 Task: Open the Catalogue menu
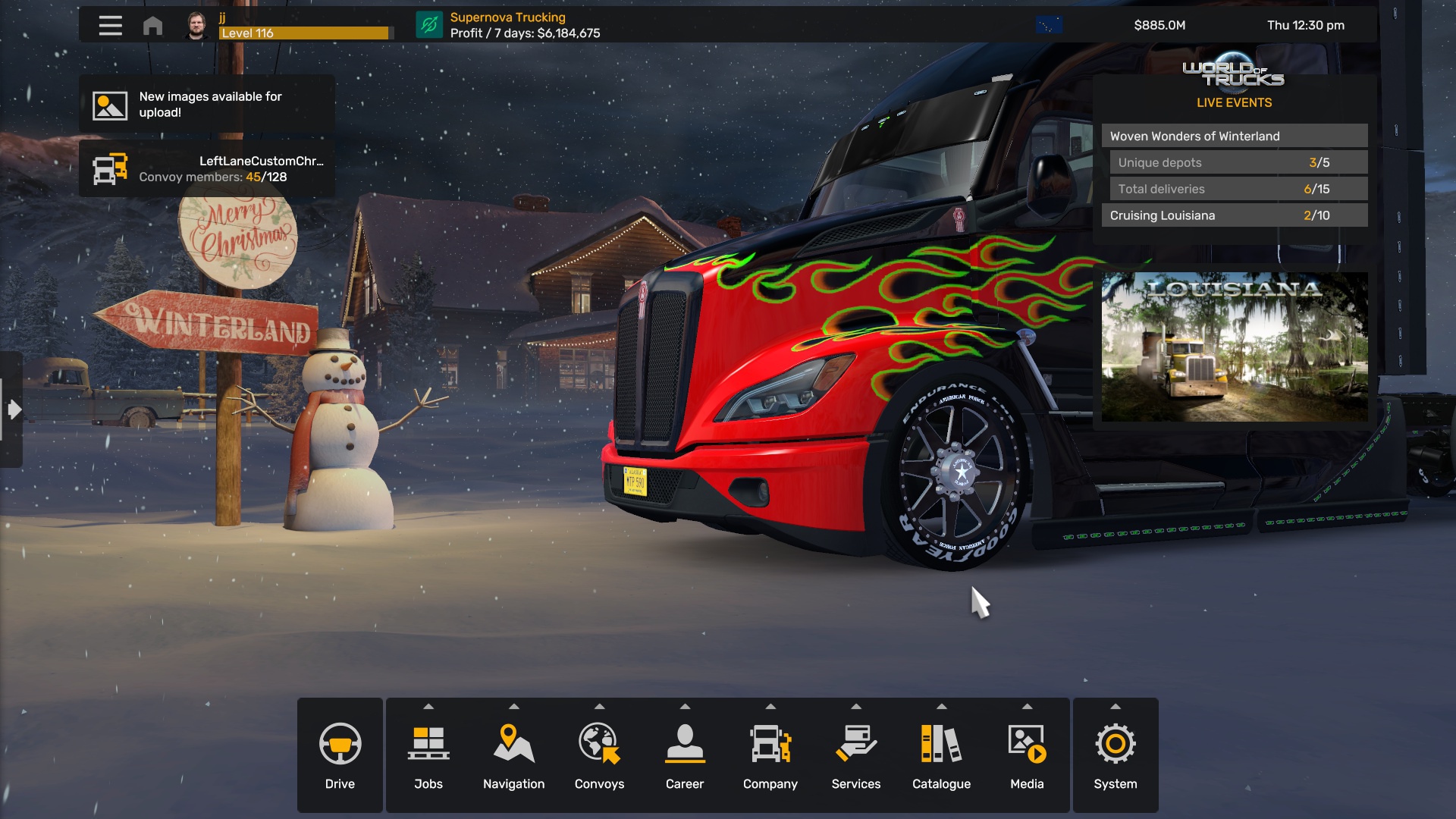point(941,755)
